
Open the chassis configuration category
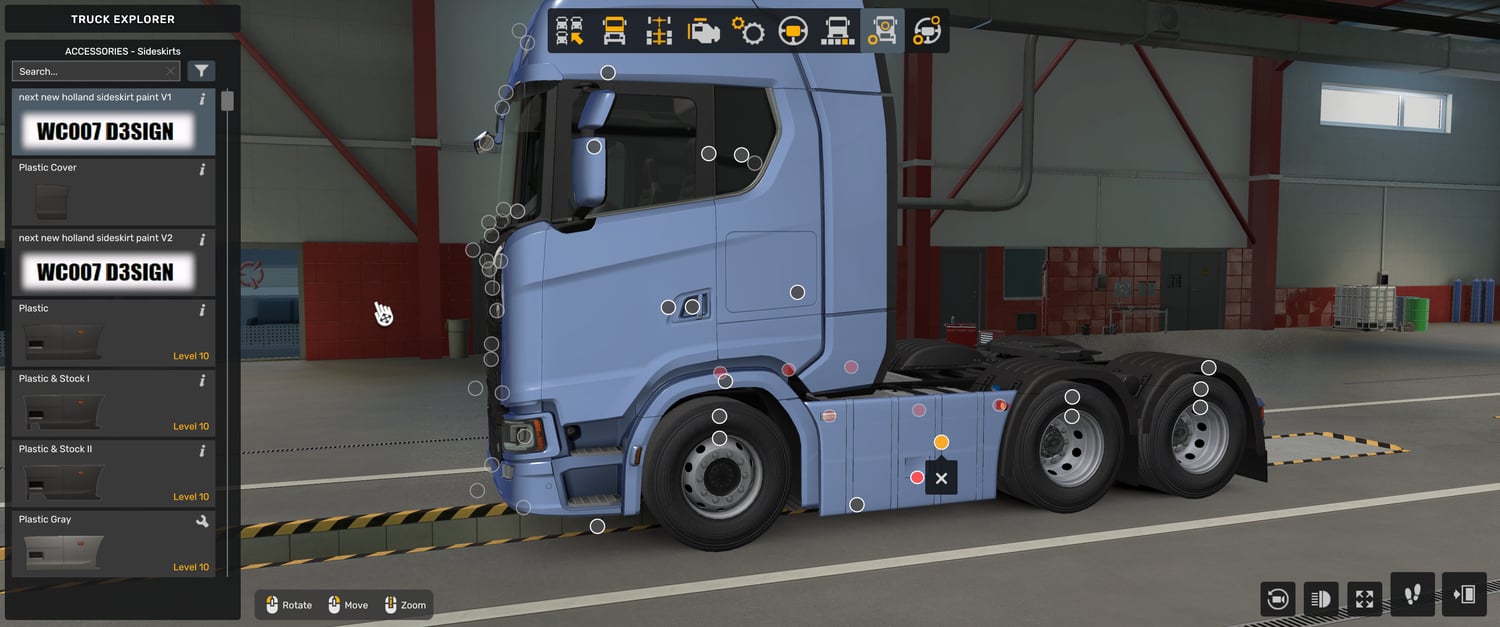pos(659,31)
